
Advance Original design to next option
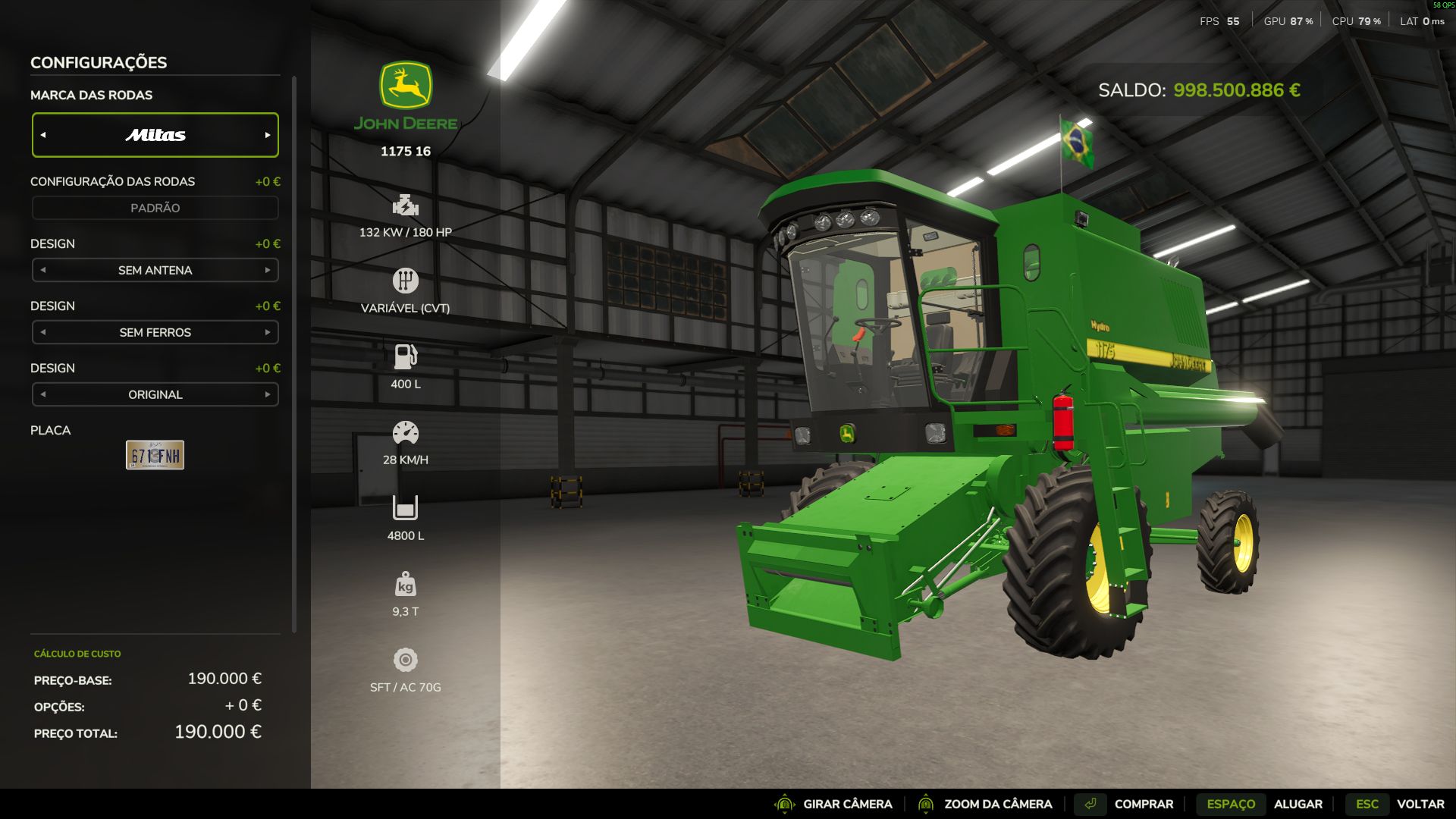pyautogui.click(x=268, y=394)
